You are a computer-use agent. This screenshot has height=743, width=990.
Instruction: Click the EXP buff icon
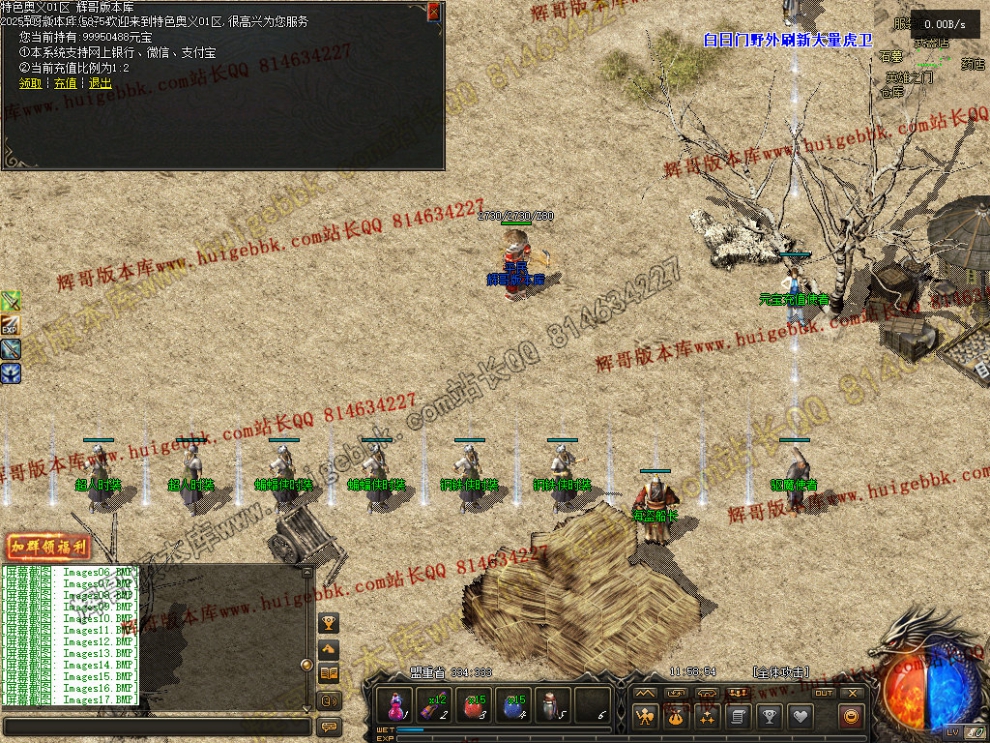[x=11, y=324]
